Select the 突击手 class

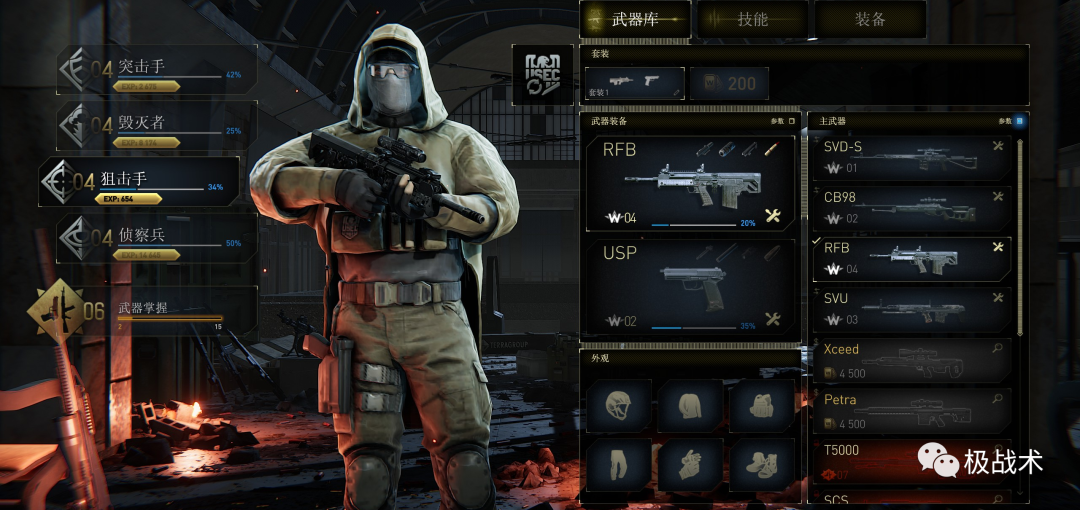(157, 70)
